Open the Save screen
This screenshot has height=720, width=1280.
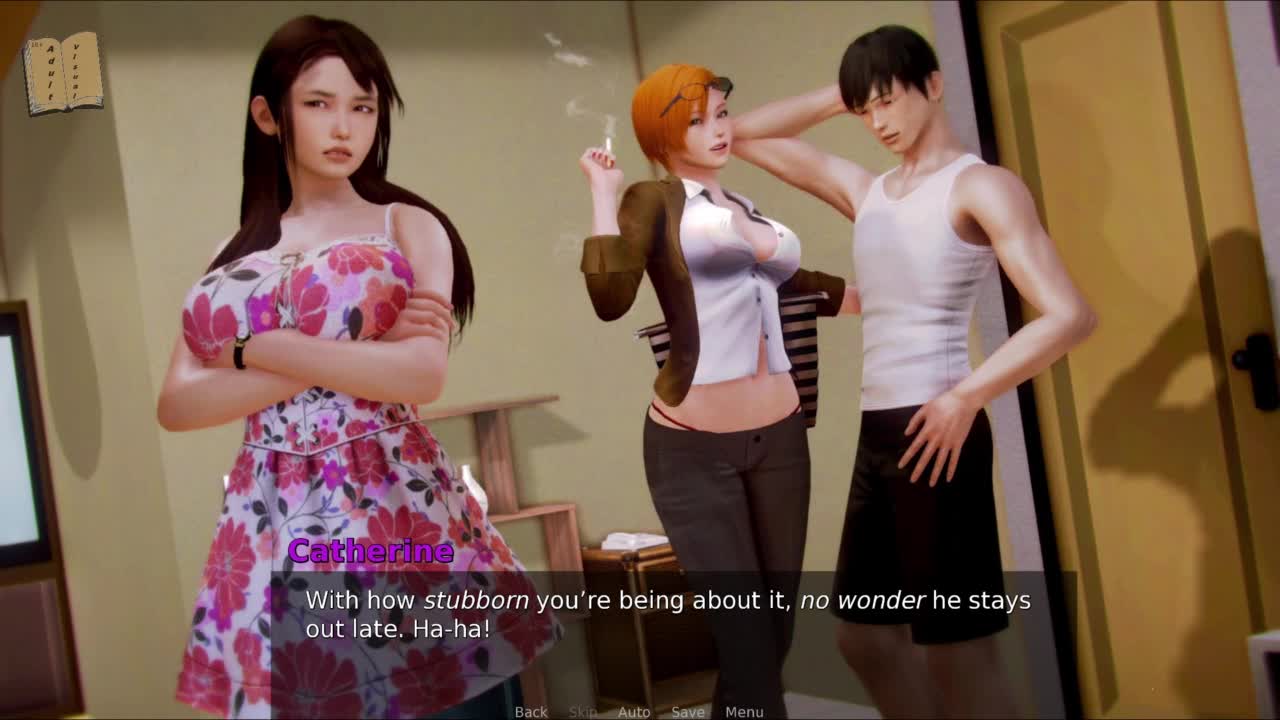point(688,712)
